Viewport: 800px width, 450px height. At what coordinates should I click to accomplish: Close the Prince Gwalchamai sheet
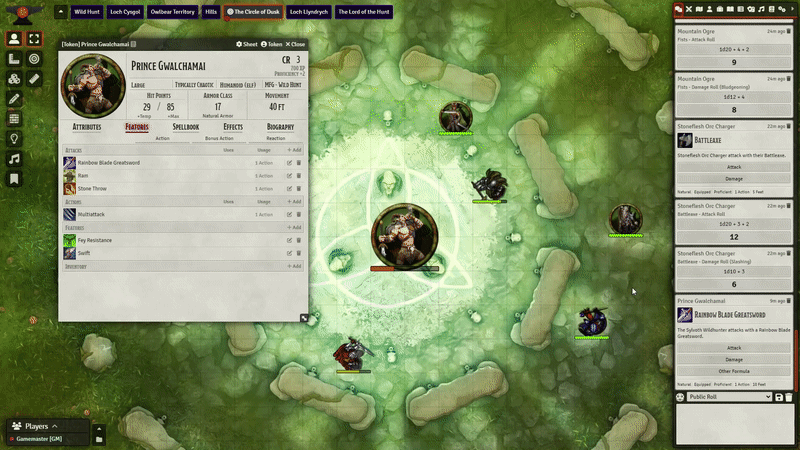point(296,44)
